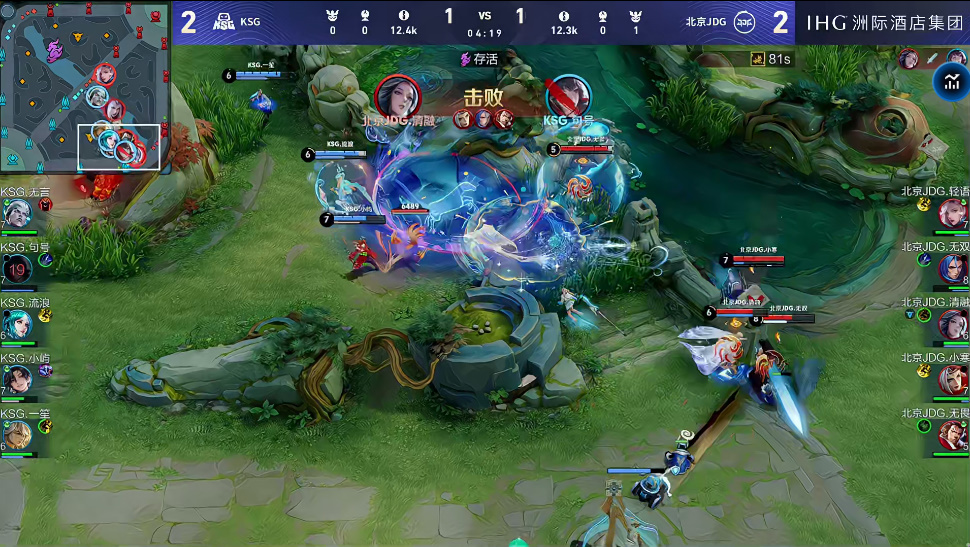
Task: Select 北京JDG.轻语 player portrait
Action: (952, 213)
